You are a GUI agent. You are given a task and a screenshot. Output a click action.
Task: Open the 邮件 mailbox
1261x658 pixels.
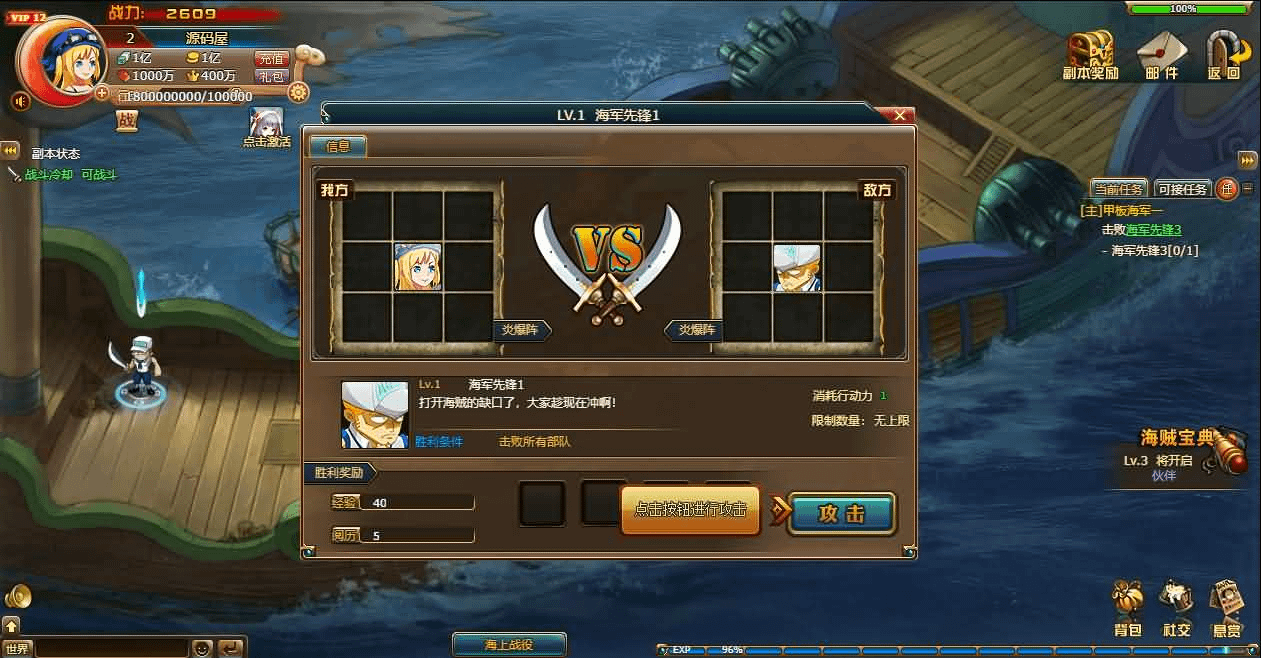(x=1161, y=50)
